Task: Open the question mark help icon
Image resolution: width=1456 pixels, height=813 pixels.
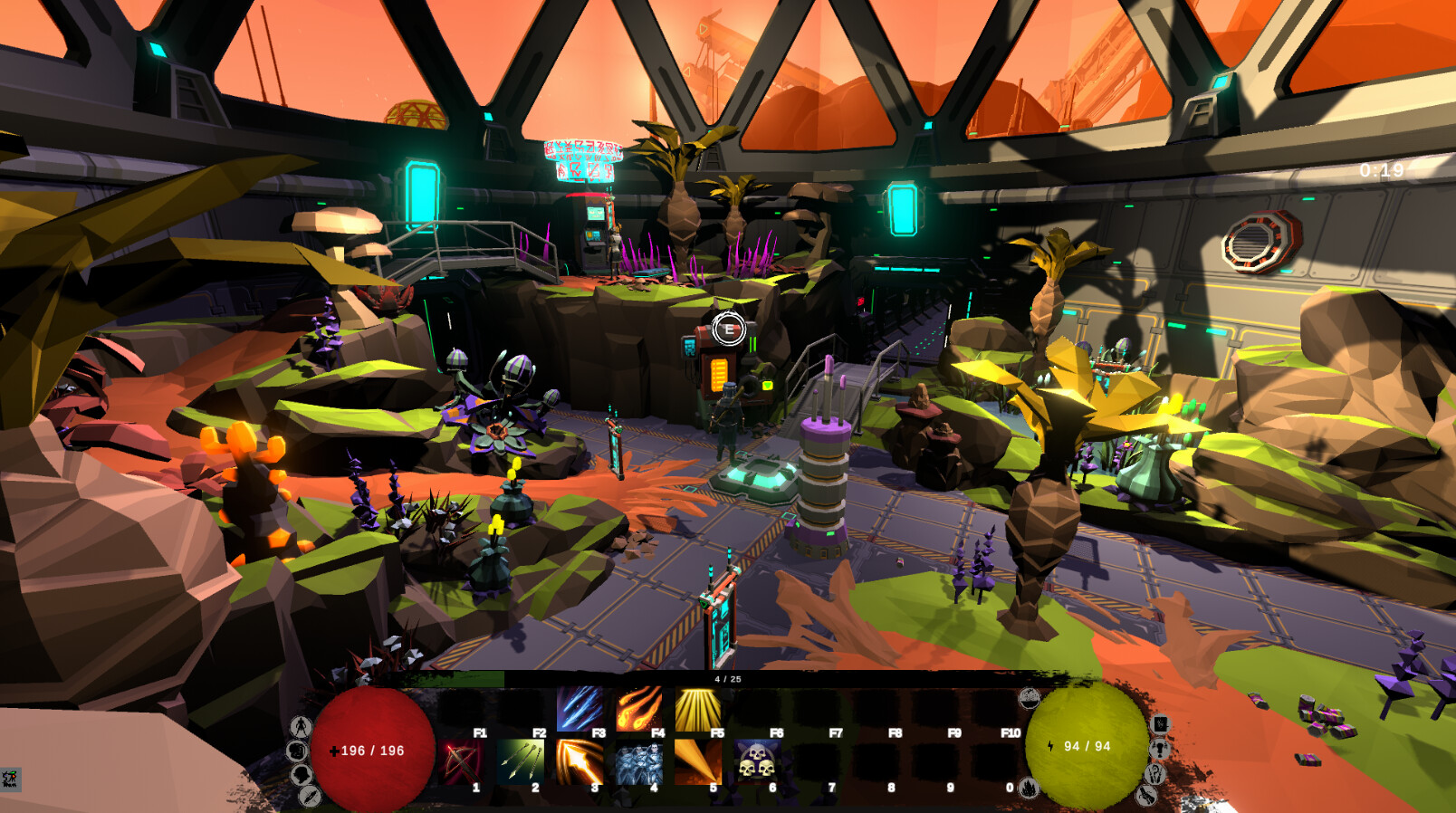Action: click(x=1154, y=773)
